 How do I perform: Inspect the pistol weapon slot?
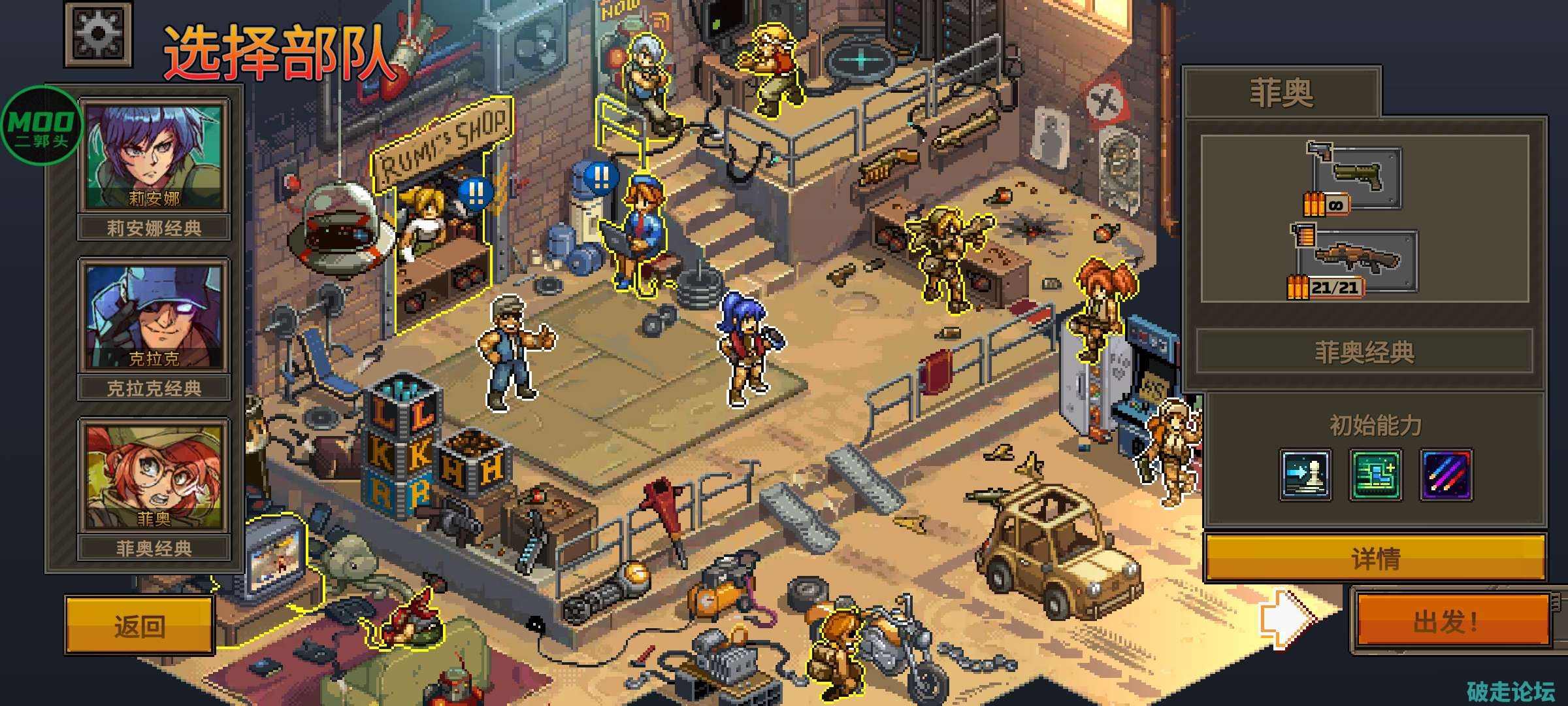(1355, 175)
